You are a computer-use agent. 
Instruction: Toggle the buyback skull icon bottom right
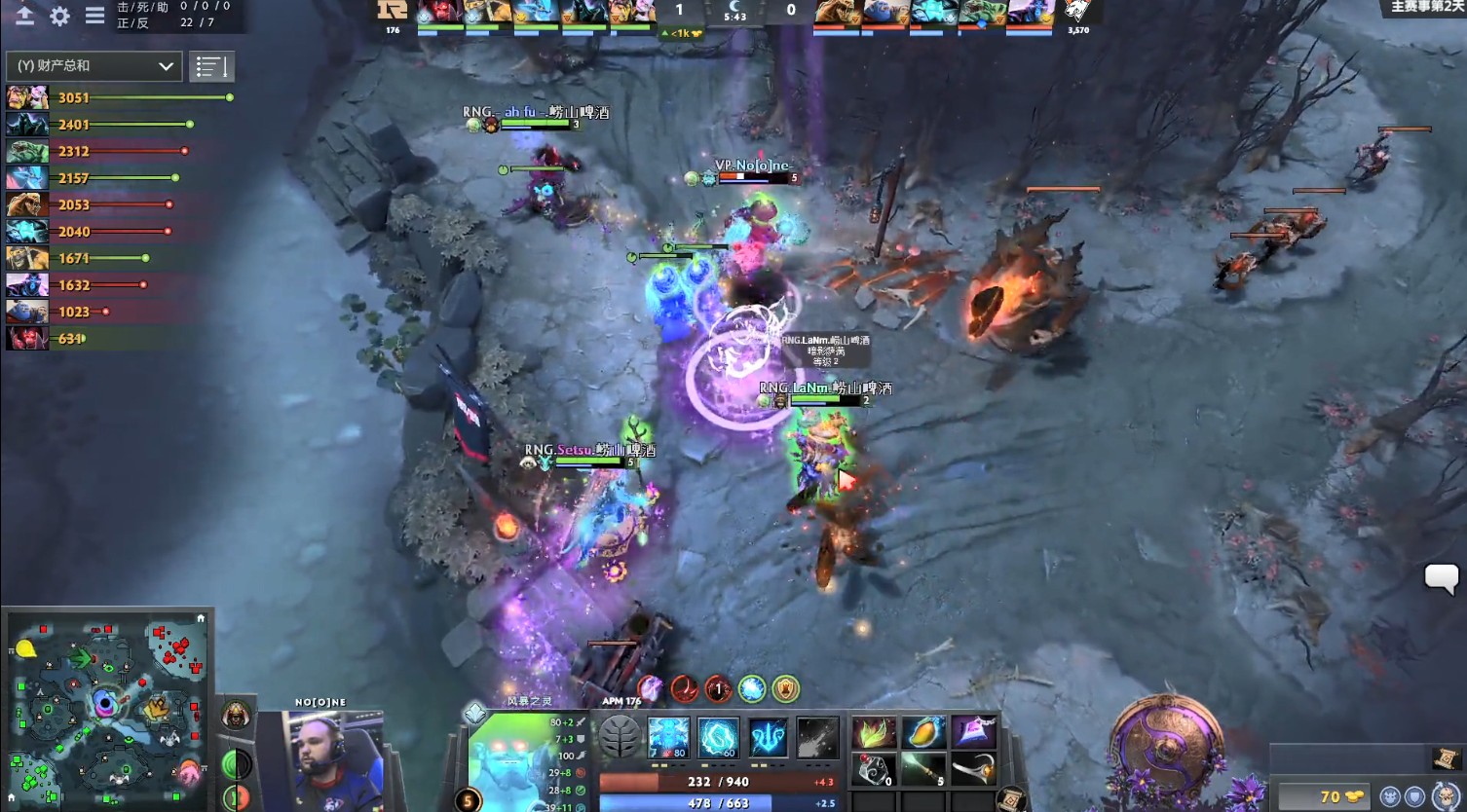click(1447, 795)
